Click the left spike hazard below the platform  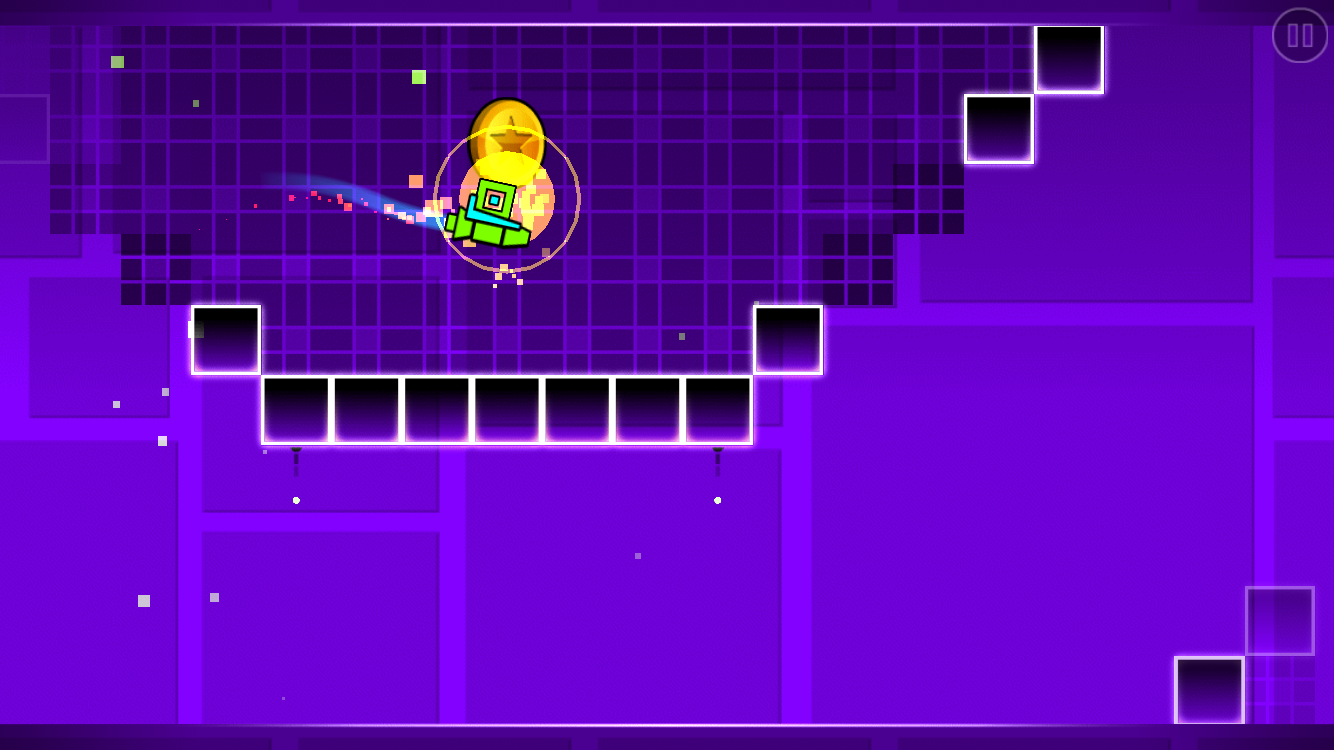[x=297, y=458]
